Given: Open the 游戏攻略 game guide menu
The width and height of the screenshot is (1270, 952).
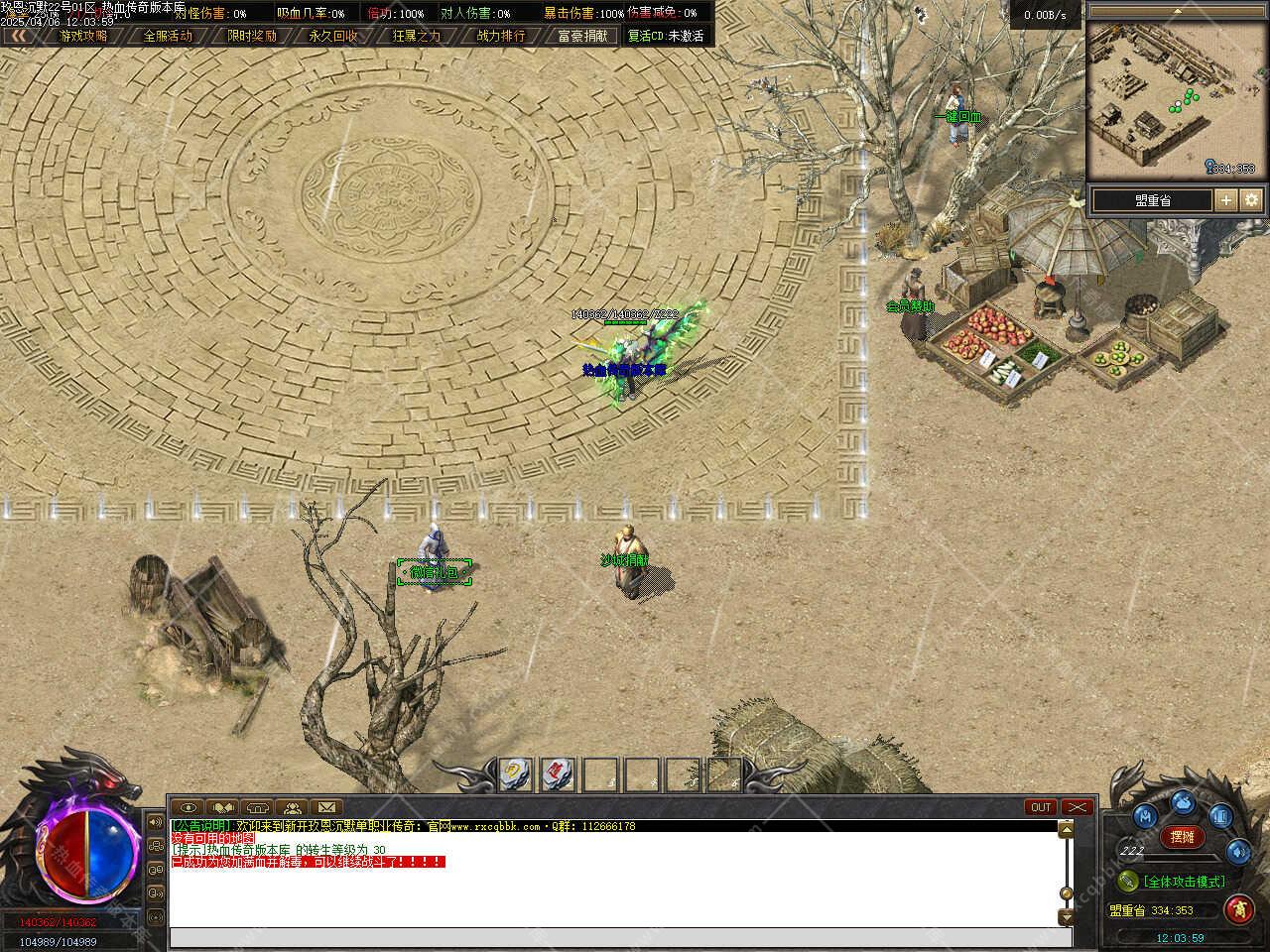Looking at the screenshot, I should [83, 36].
